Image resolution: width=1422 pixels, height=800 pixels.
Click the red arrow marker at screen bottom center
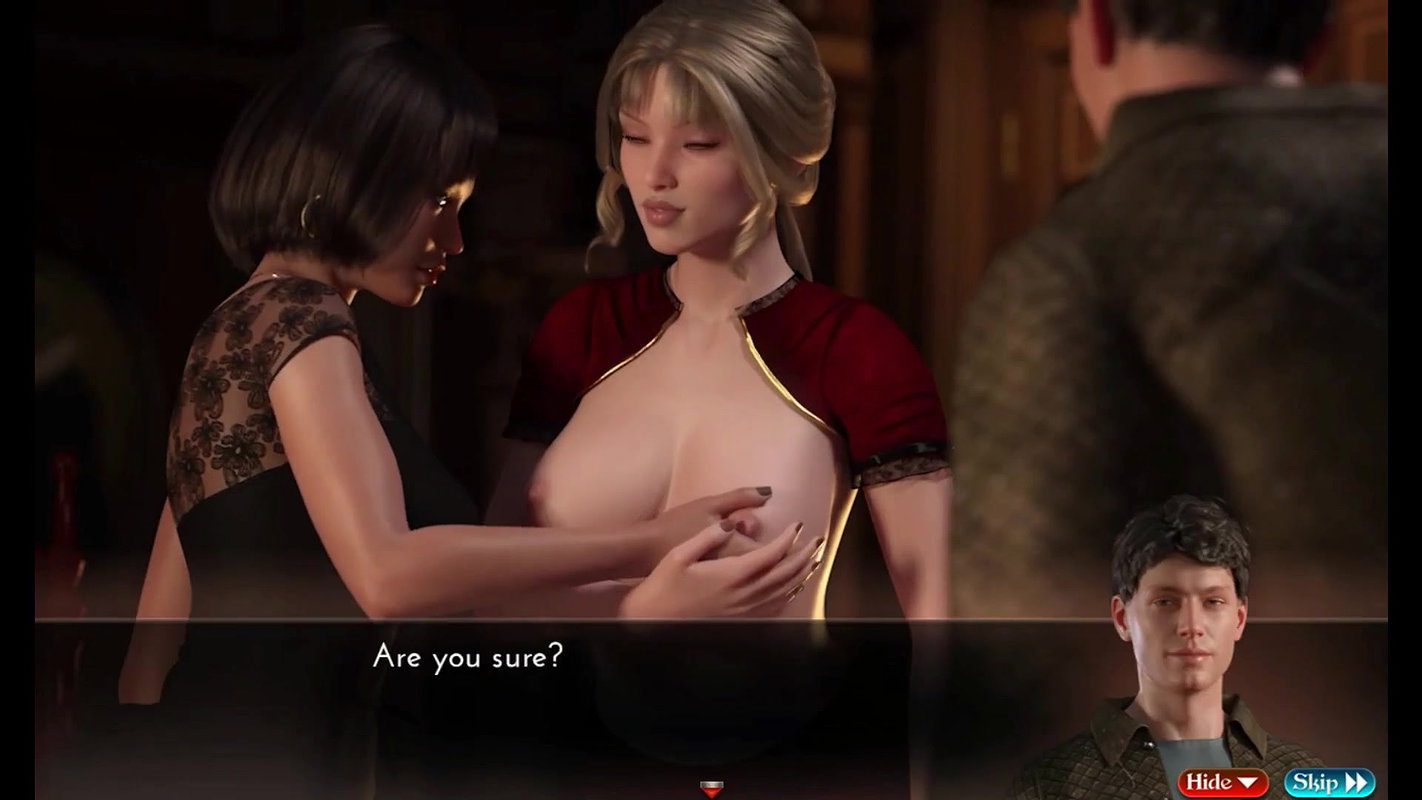pyautogui.click(x=711, y=790)
